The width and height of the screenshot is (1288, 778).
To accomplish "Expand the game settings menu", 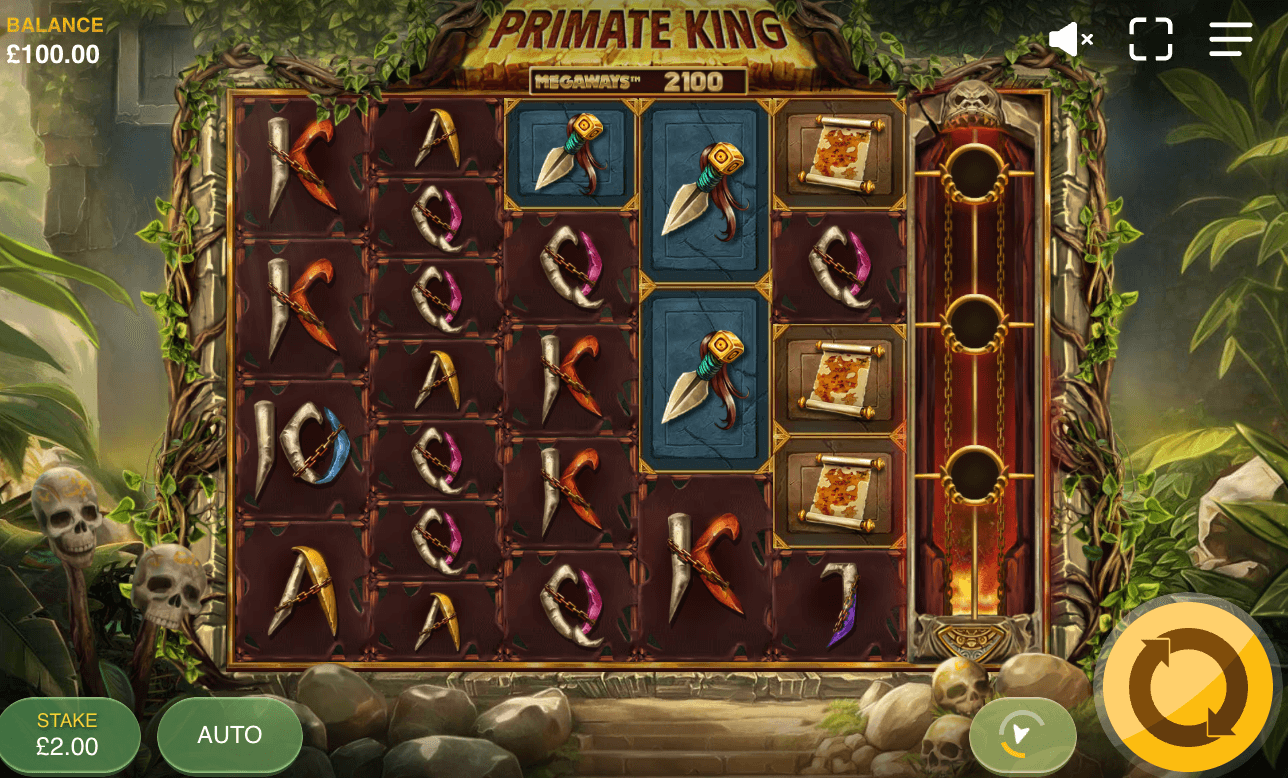I will [x=1229, y=39].
